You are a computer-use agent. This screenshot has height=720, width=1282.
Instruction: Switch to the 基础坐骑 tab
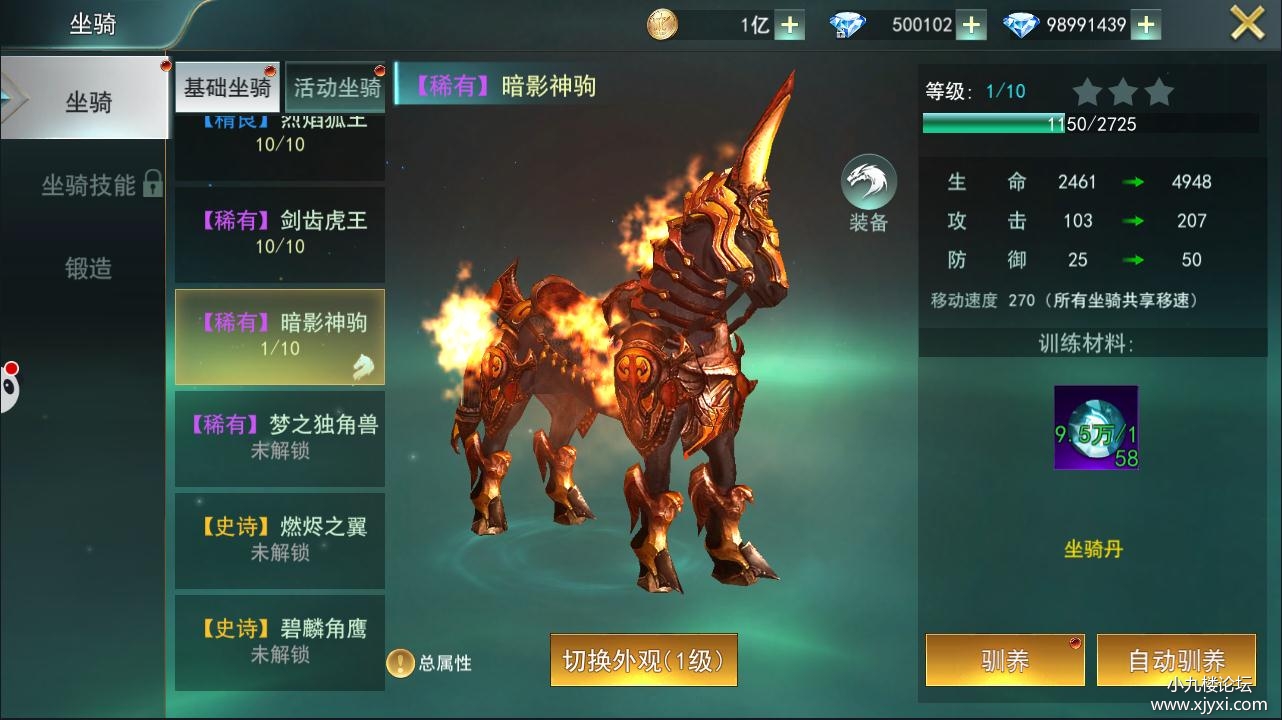227,87
